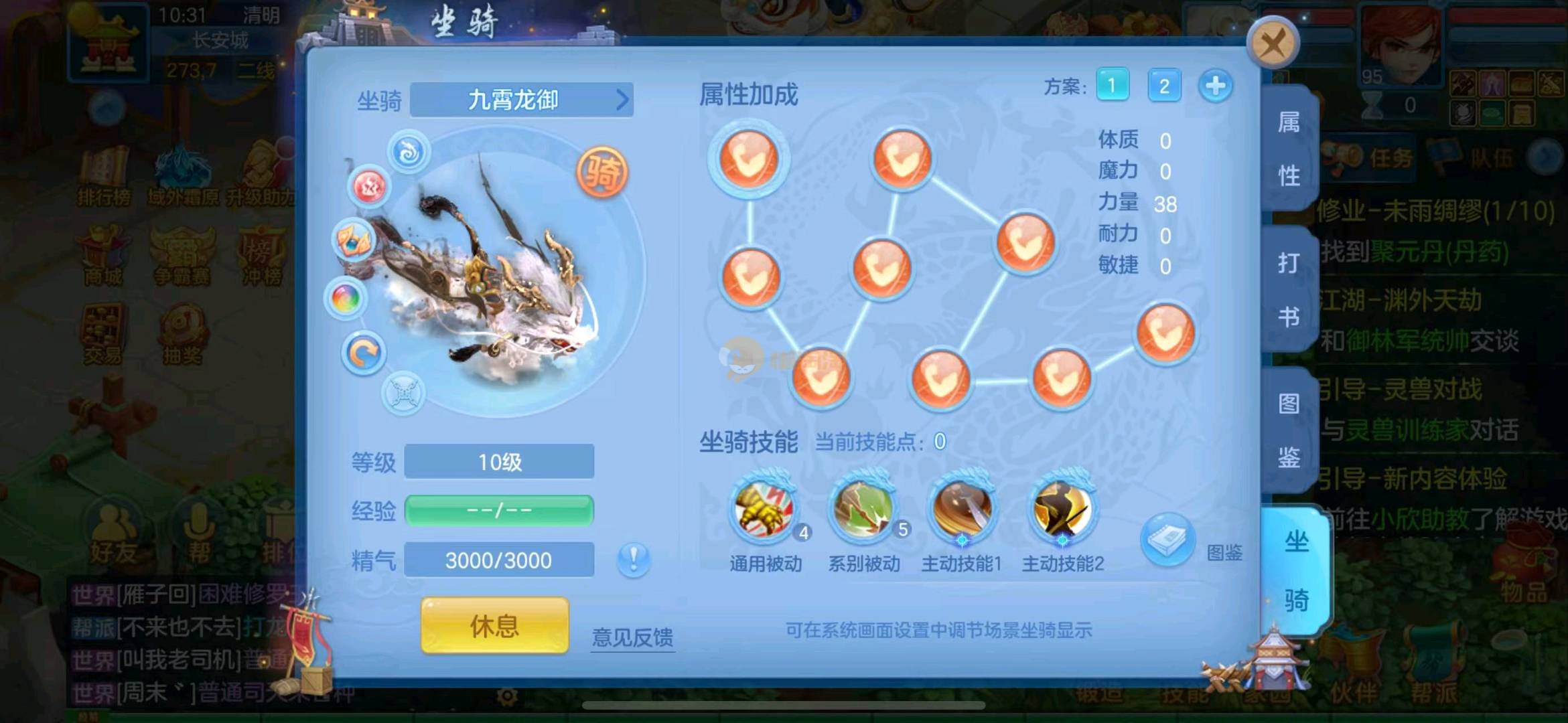Open the rainbow color dye icon
1568x723 pixels.
[x=346, y=298]
